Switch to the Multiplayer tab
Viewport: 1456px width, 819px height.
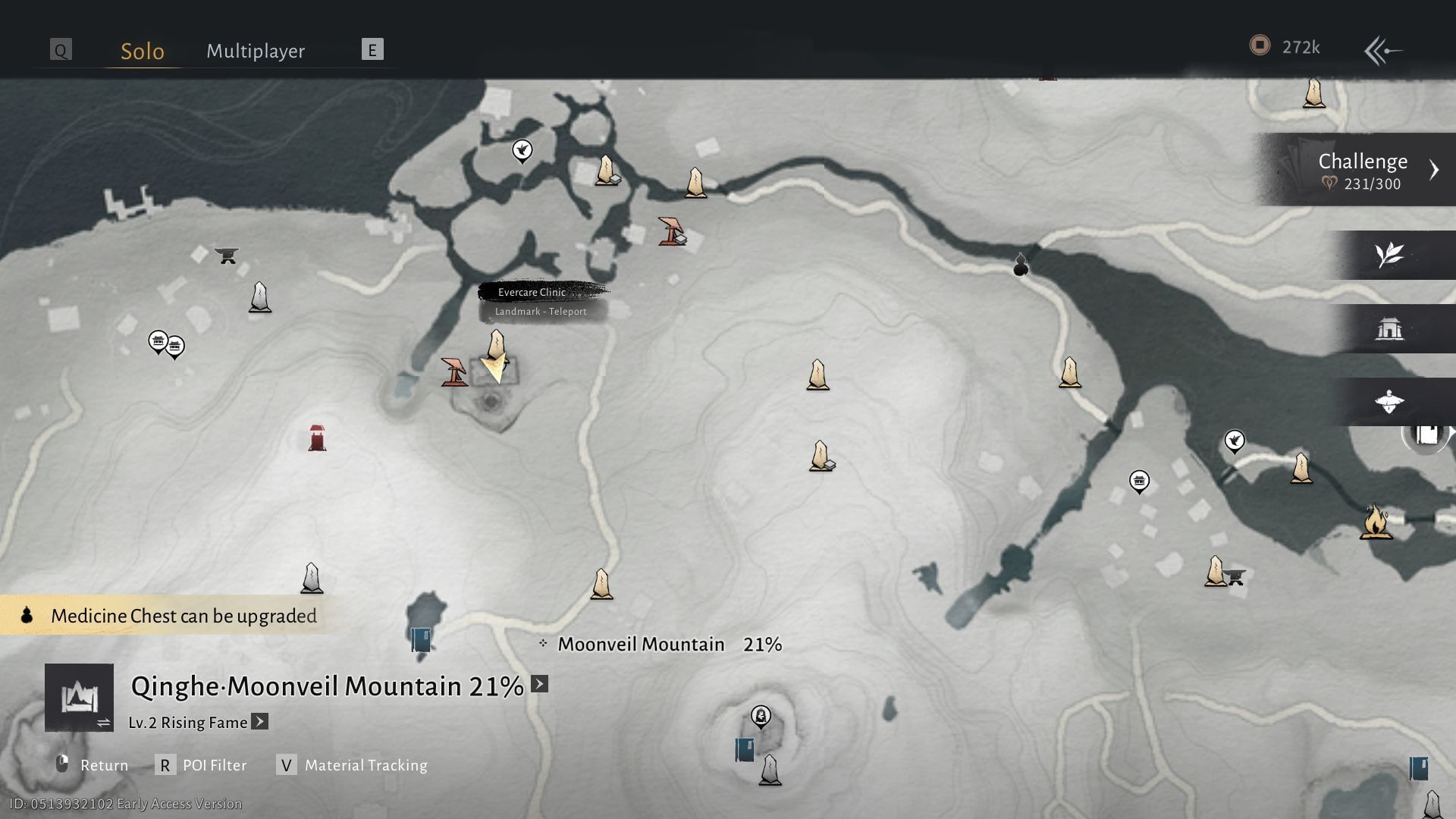(x=256, y=51)
